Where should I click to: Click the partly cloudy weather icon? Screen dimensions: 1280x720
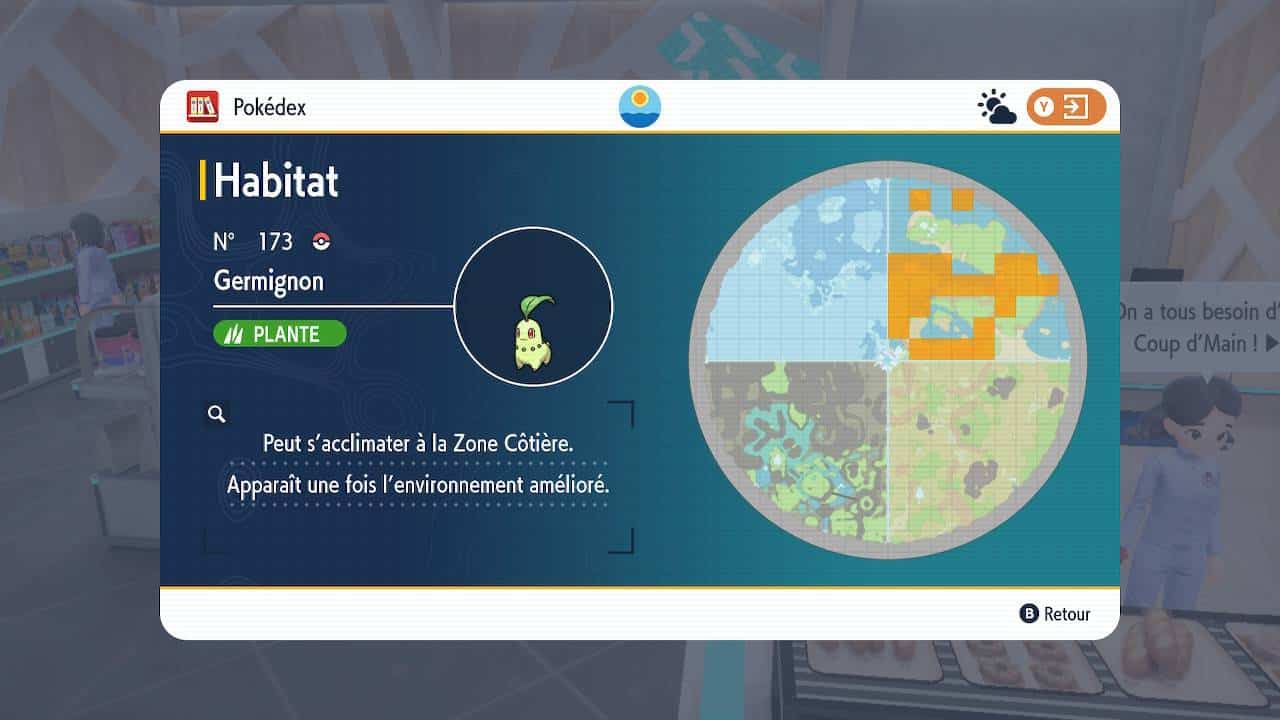996,107
